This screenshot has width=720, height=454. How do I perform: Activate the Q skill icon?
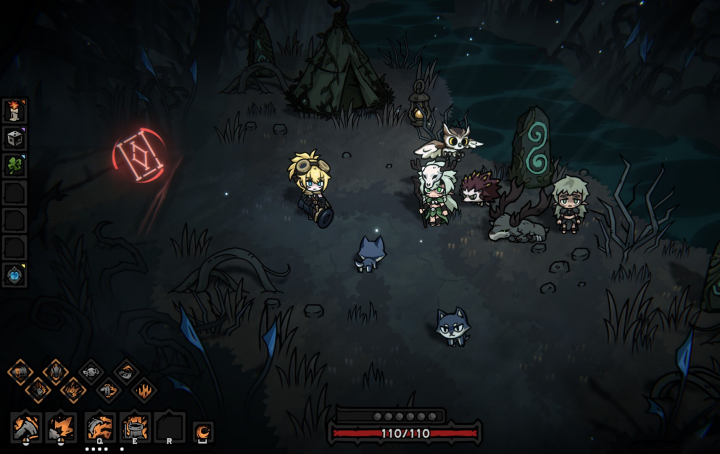(x=99, y=427)
